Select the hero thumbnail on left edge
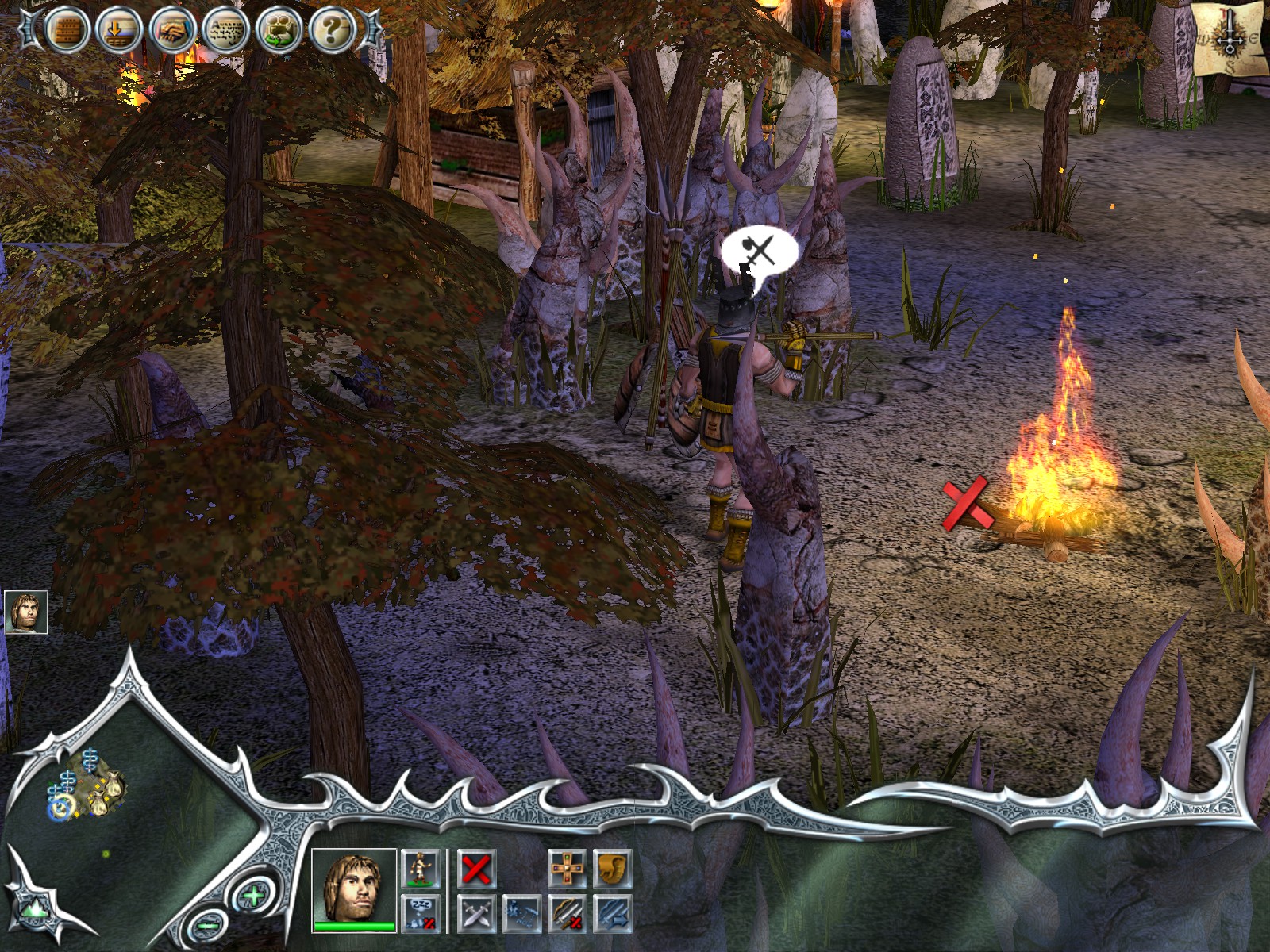This screenshot has width=1270, height=952. click(x=25, y=612)
